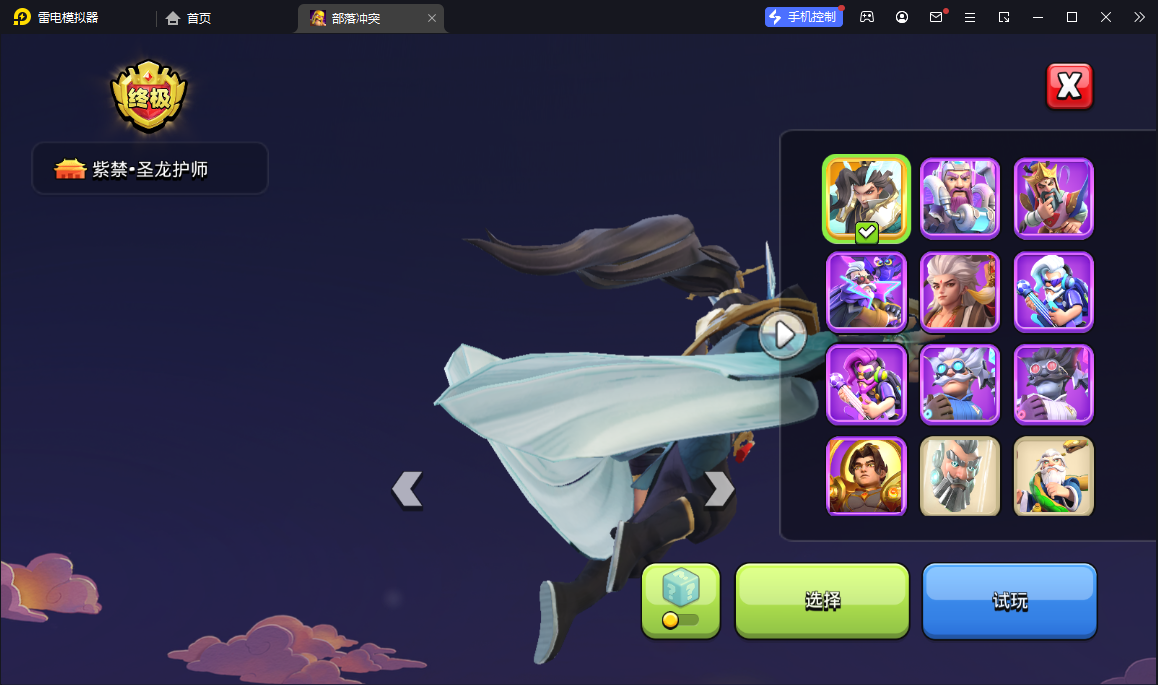Pick the golden-armored brown-haired skin
Viewport: 1158px width, 685px height.
coord(866,476)
